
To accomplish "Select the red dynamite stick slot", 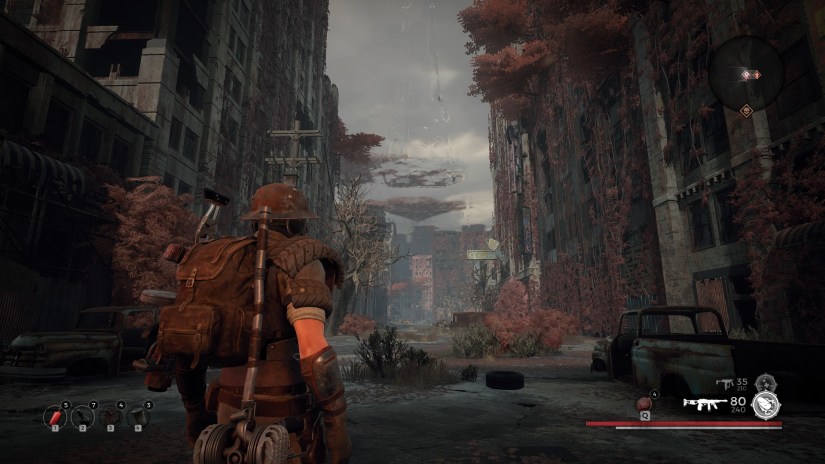I will point(57,415).
